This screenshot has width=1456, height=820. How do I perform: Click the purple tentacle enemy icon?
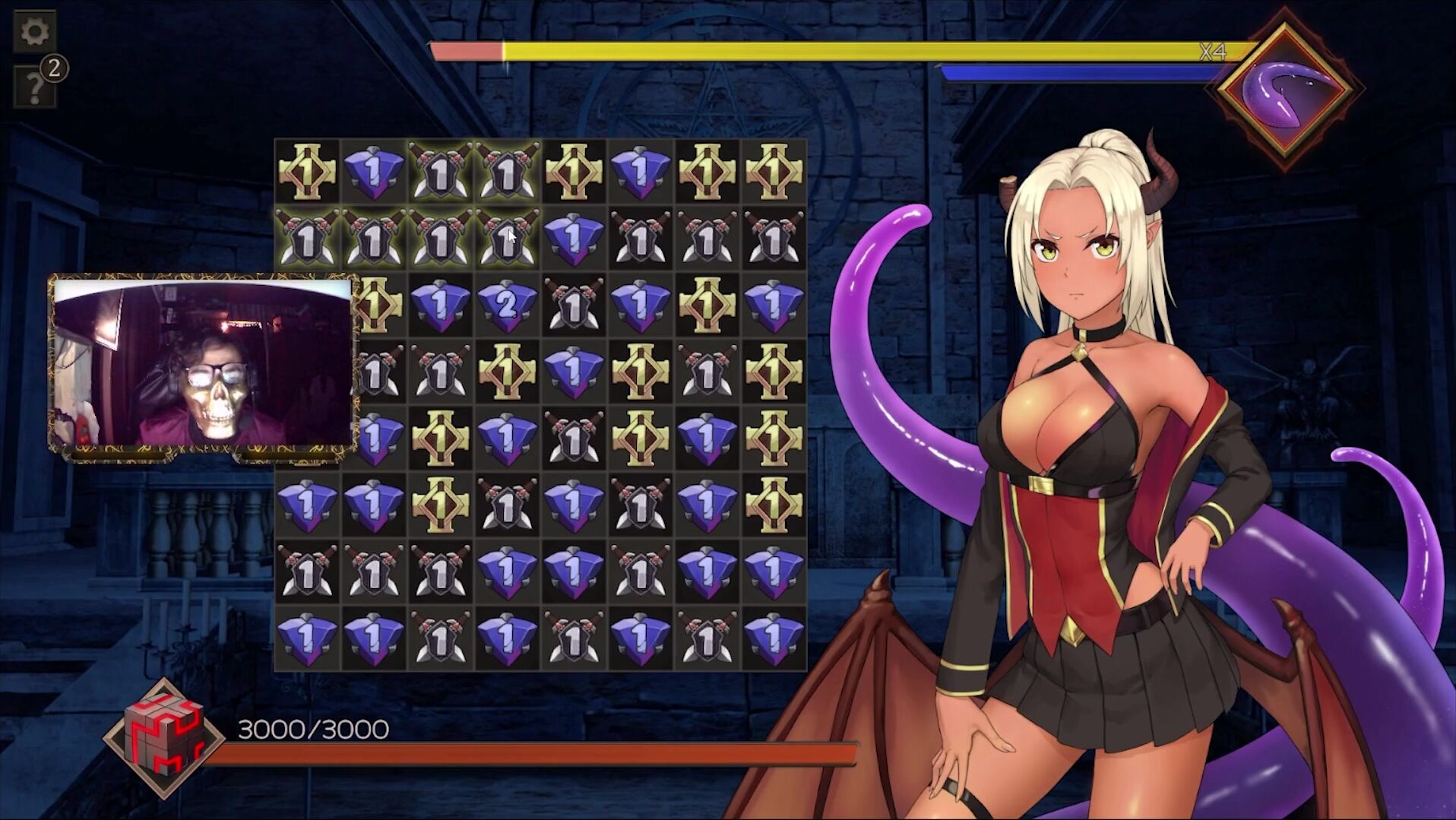point(1286,91)
